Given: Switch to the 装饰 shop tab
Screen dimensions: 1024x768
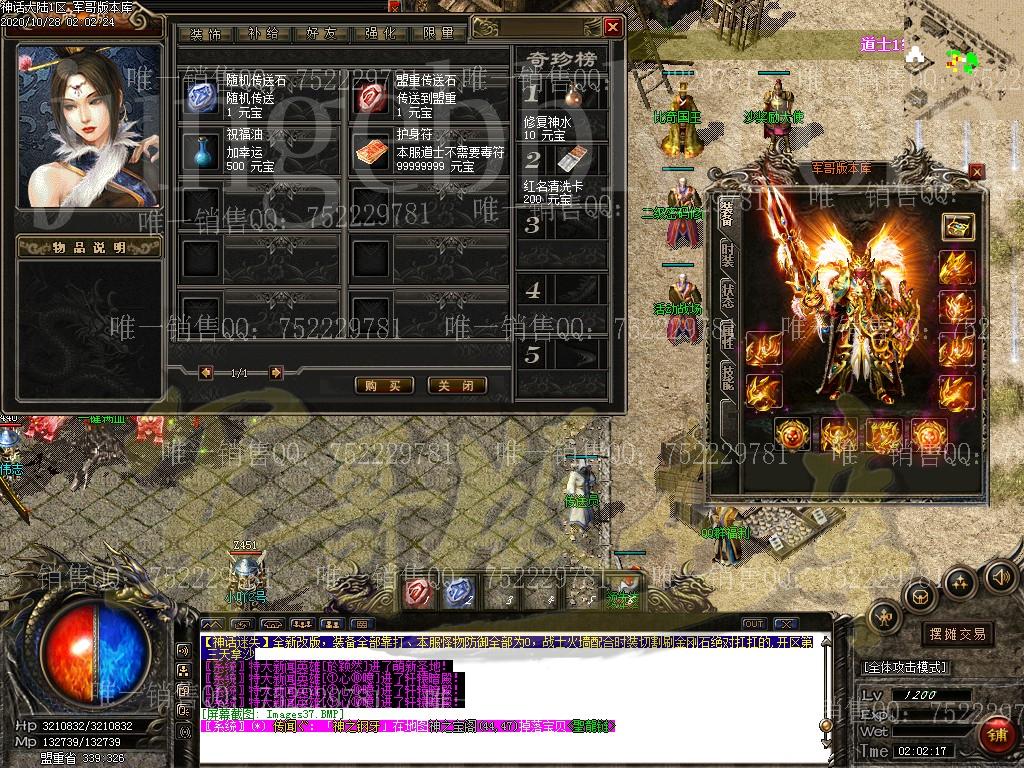Looking at the screenshot, I should tap(206, 33).
